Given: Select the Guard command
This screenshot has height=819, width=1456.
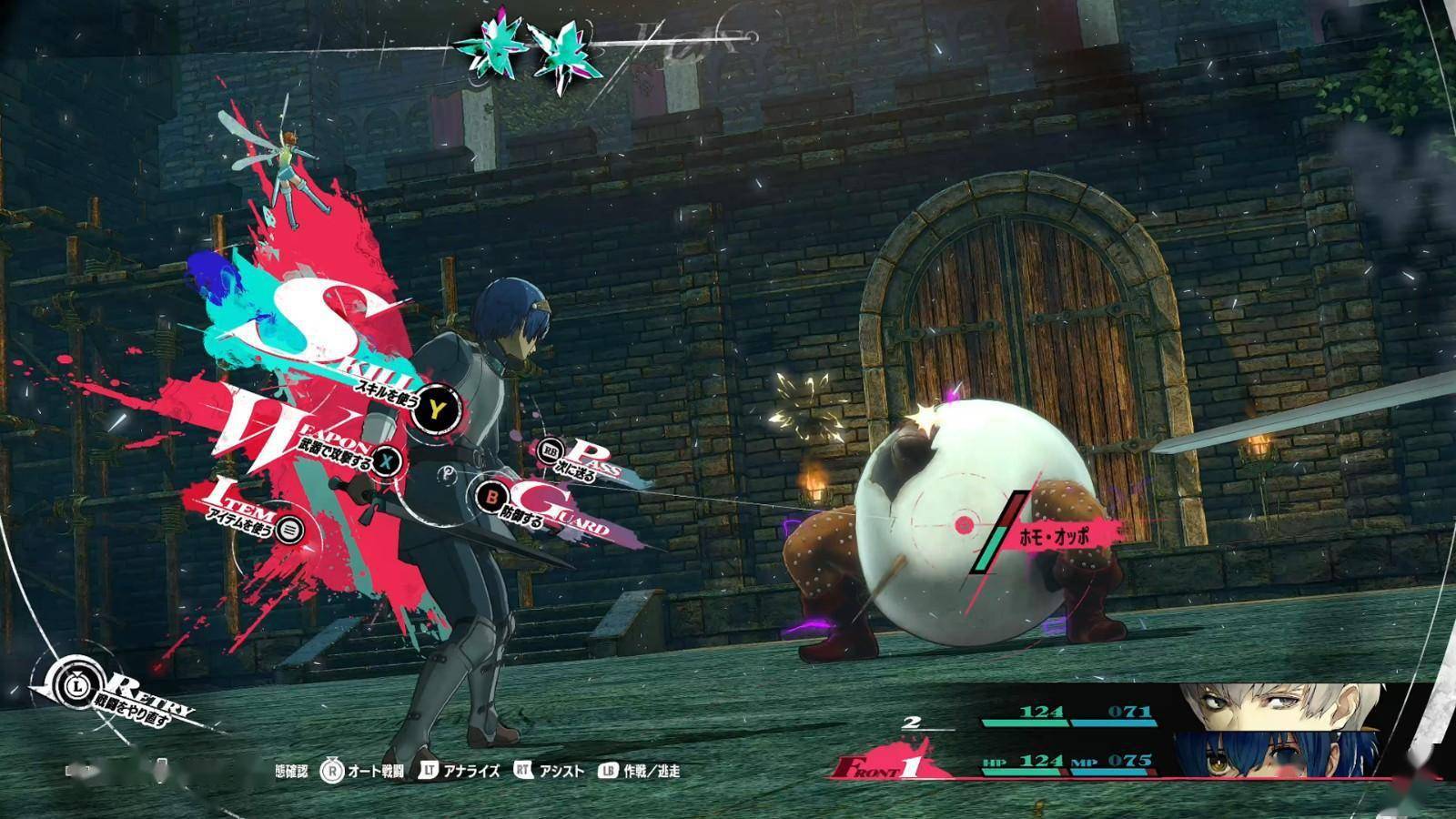Looking at the screenshot, I should (490, 497).
